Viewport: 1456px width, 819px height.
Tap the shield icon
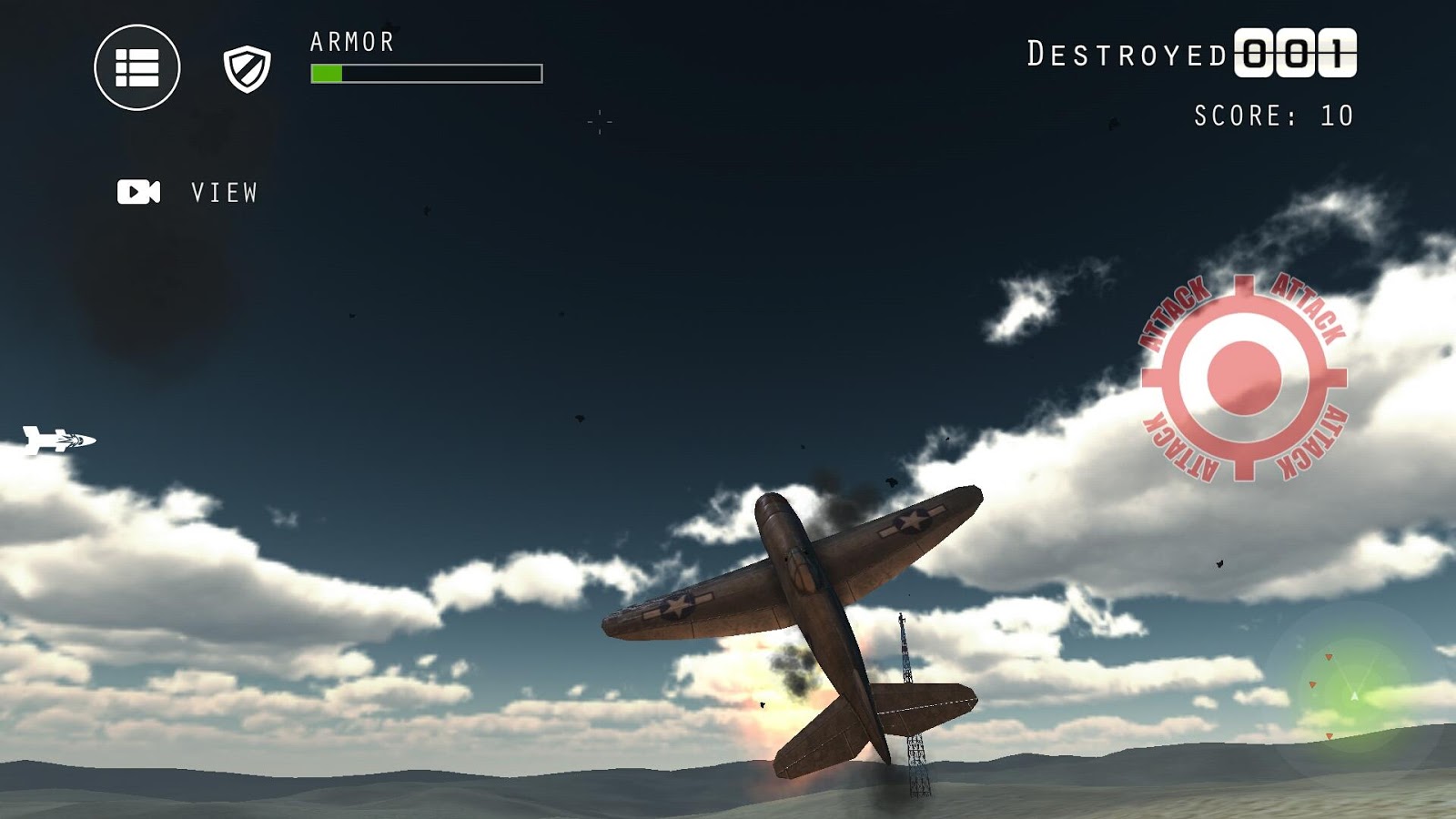[x=247, y=69]
